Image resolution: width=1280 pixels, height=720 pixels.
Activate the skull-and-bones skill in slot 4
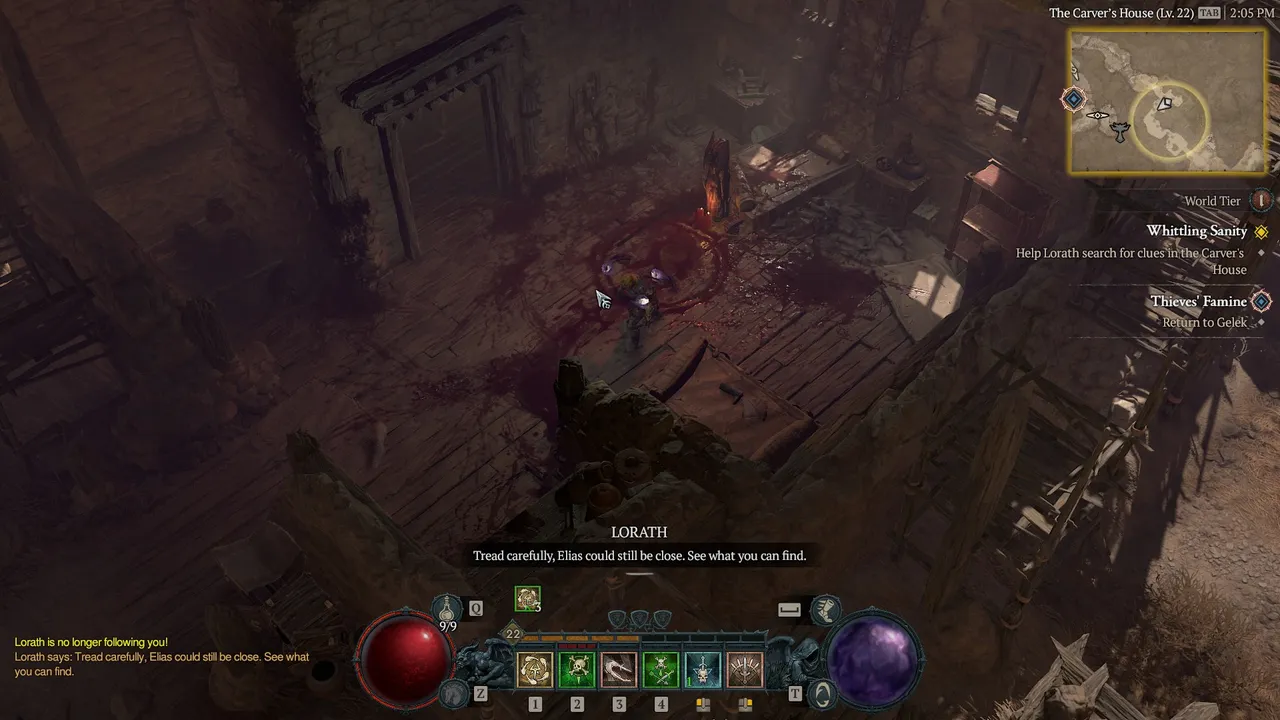pos(661,670)
